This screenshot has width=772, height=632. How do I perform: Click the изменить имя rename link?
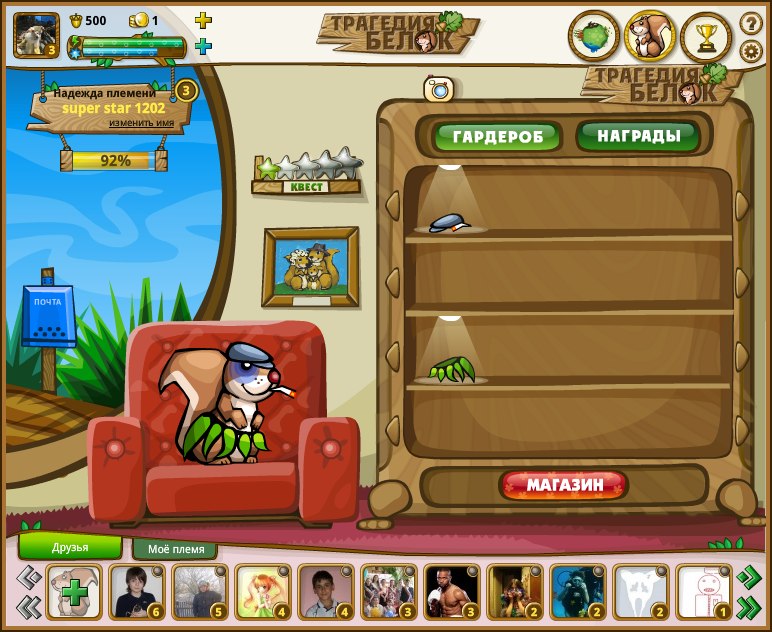(x=149, y=123)
